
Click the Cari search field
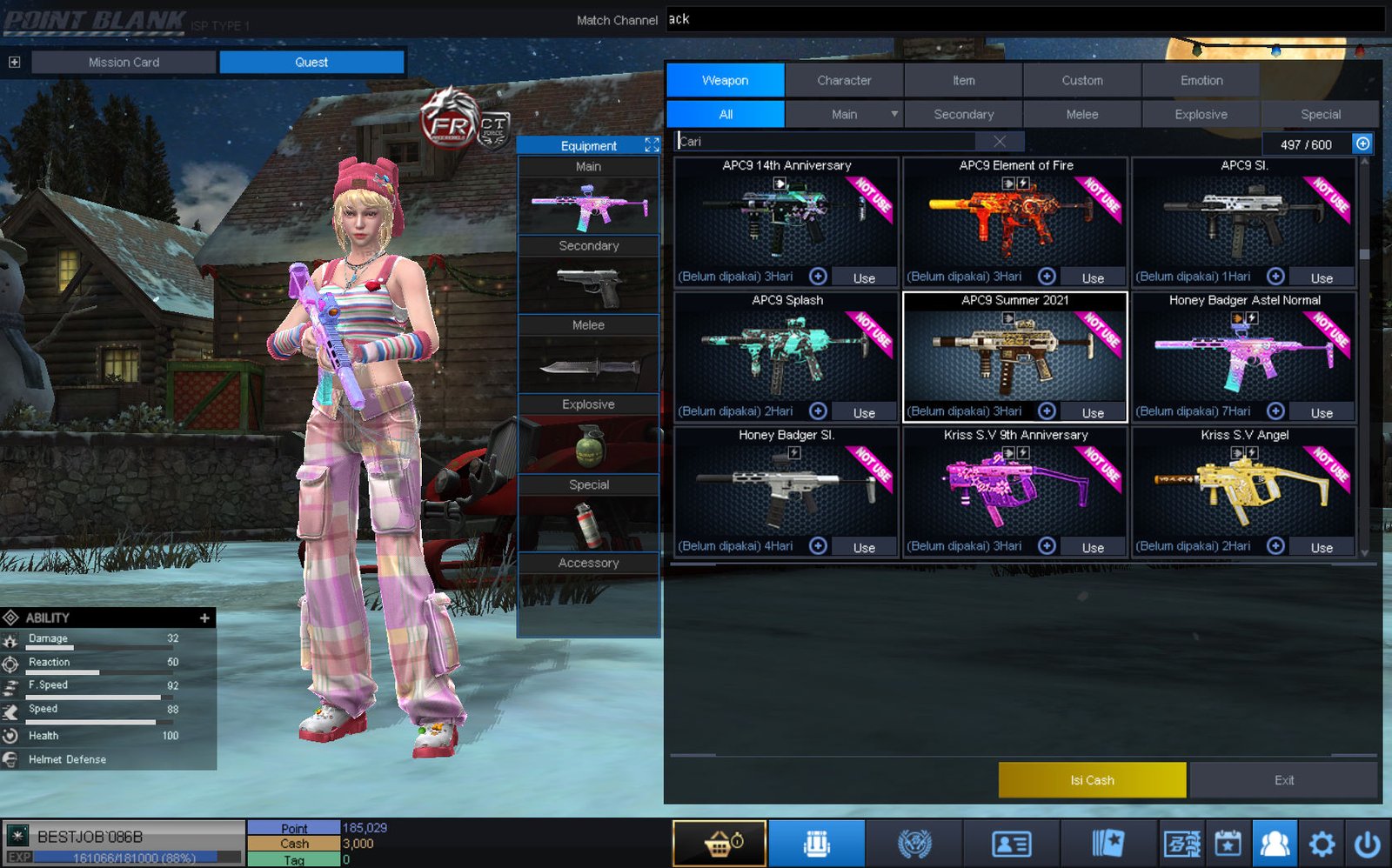(826, 141)
